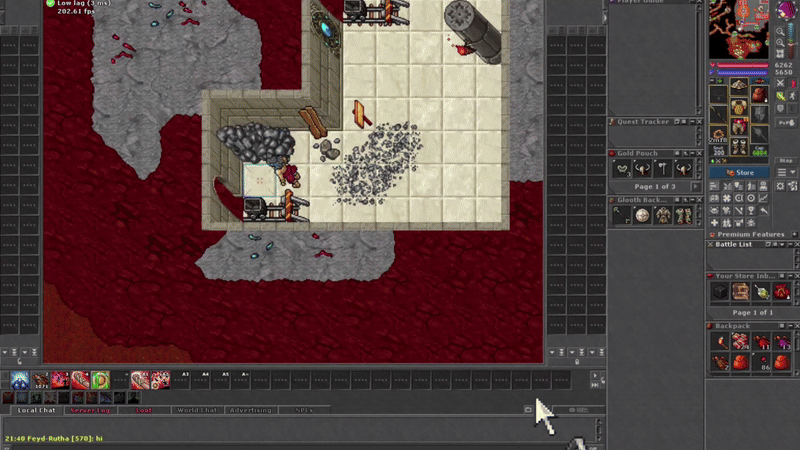Close the Battle List panel
The width and height of the screenshot is (800, 450).
click(795, 244)
